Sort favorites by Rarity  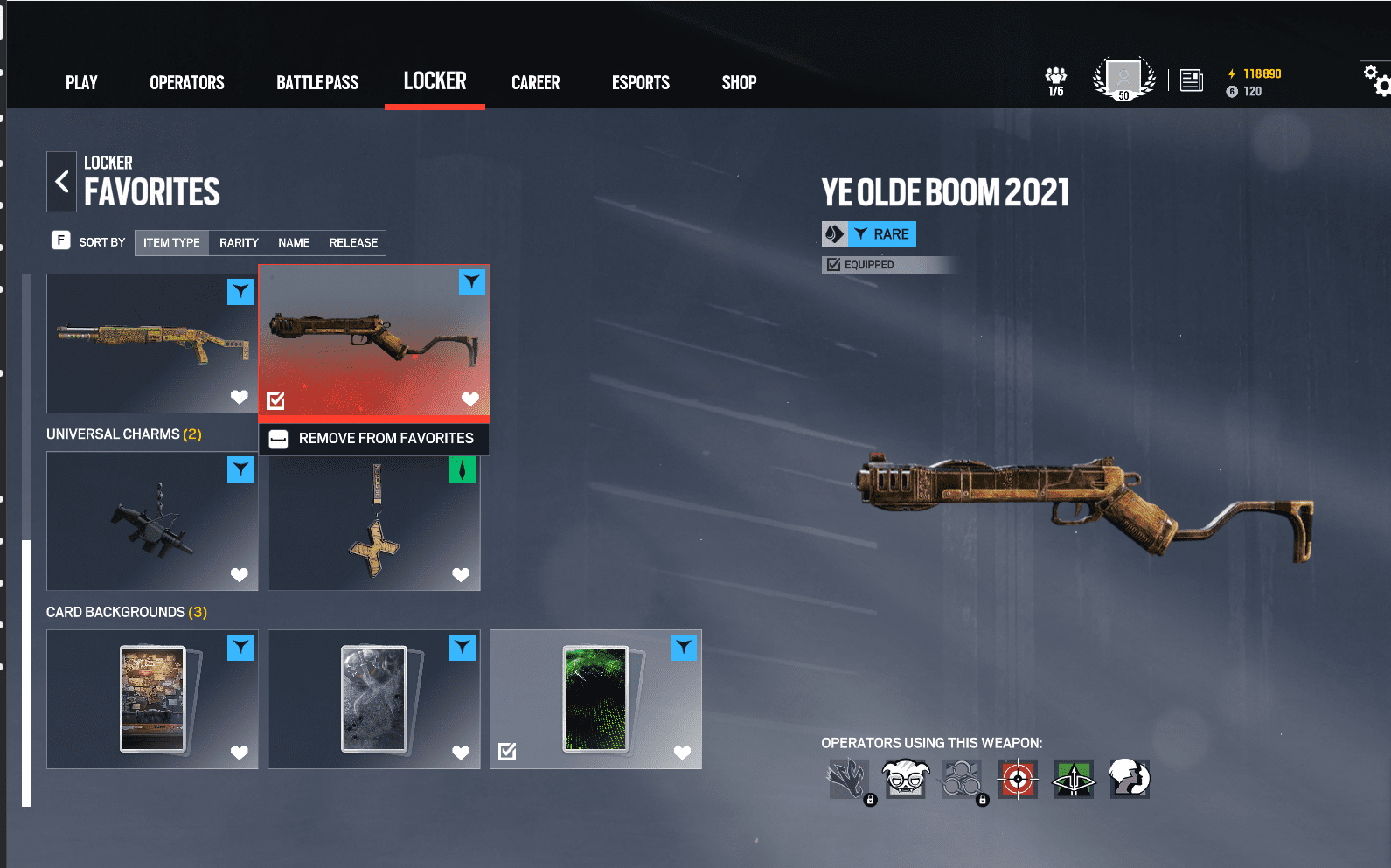239,243
